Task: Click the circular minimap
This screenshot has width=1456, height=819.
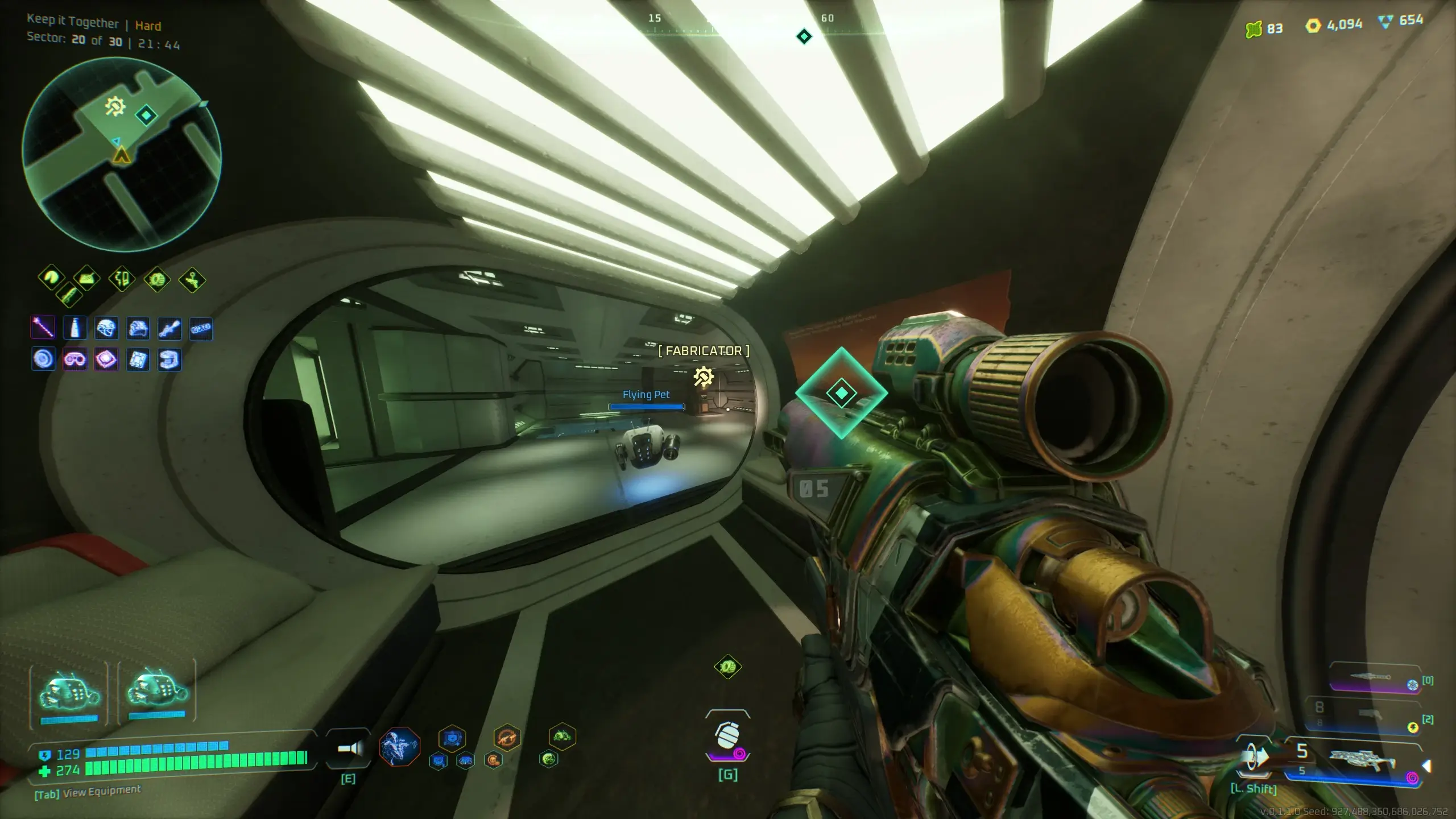Action: (121, 155)
